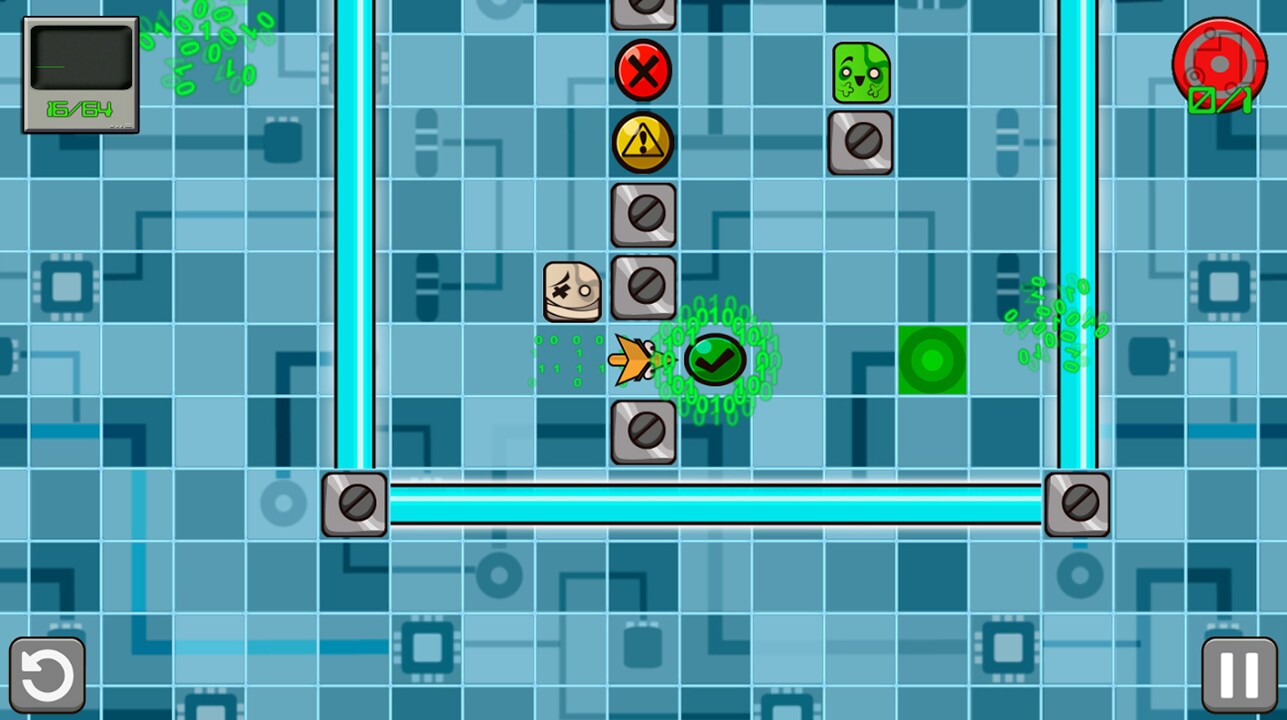This screenshot has height=720, width=1287.
Task: Restart the level with the bottom-left arrow
Action: click(47, 672)
